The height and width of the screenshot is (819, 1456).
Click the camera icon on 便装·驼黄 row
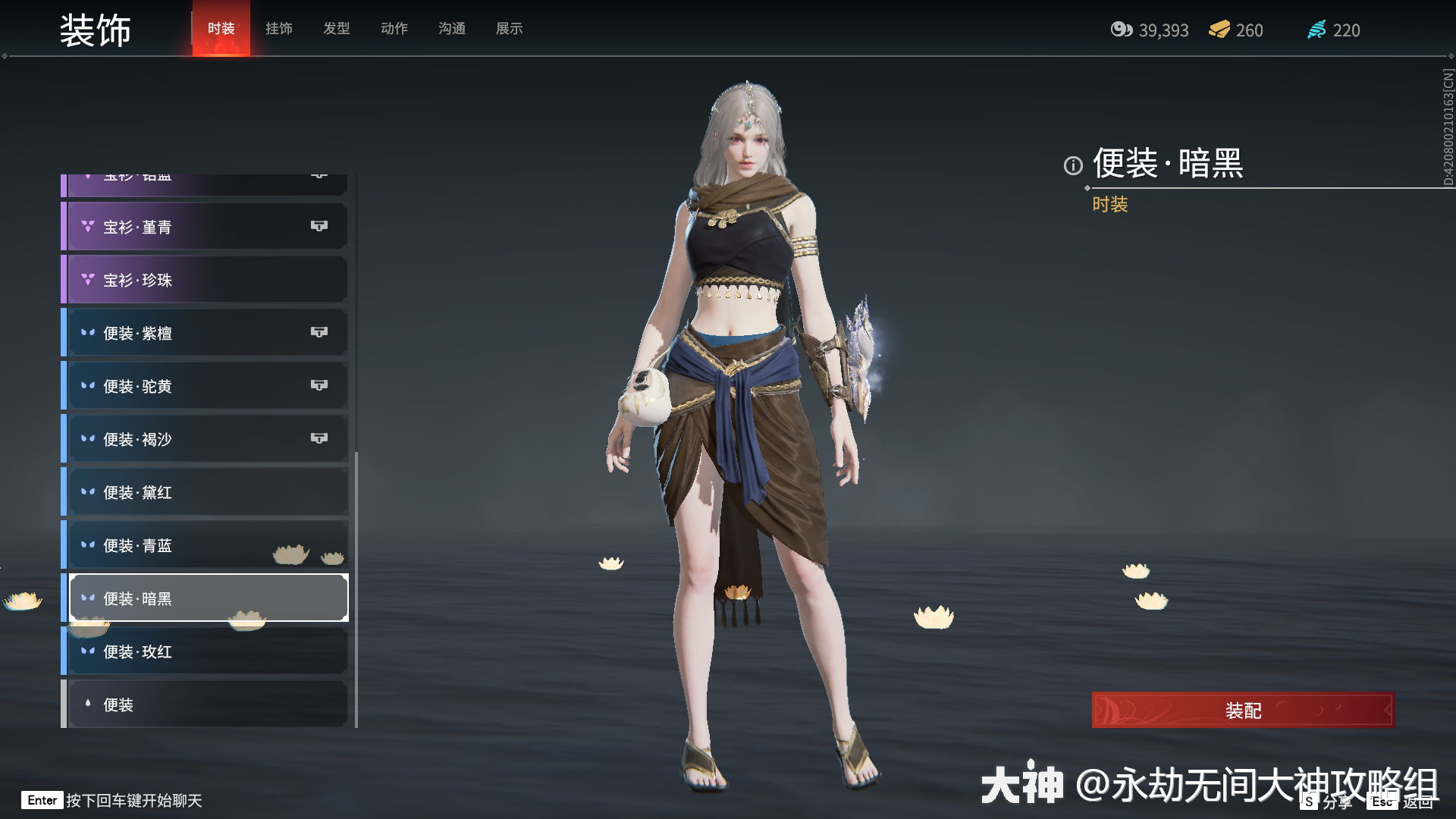319,384
